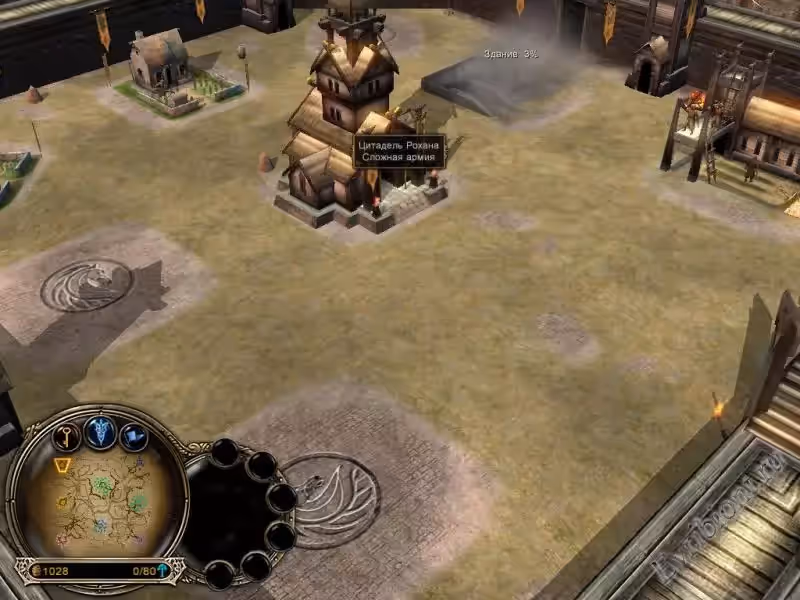Image resolution: width=800 pixels, height=600 pixels.
Task: Click on the circular minimap
Action: pos(98,500)
